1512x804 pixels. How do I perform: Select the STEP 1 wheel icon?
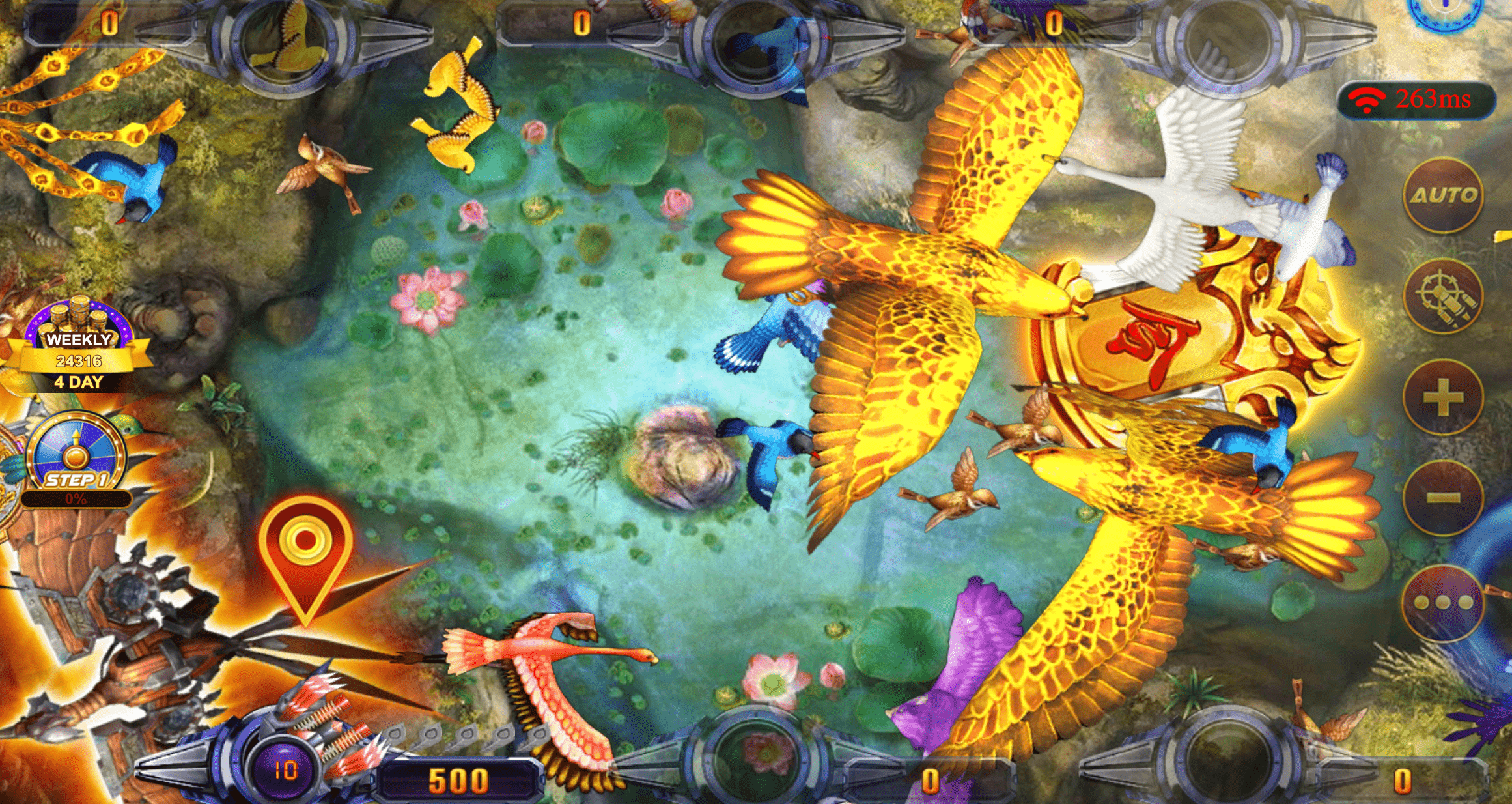pyautogui.click(x=76, y=456)
